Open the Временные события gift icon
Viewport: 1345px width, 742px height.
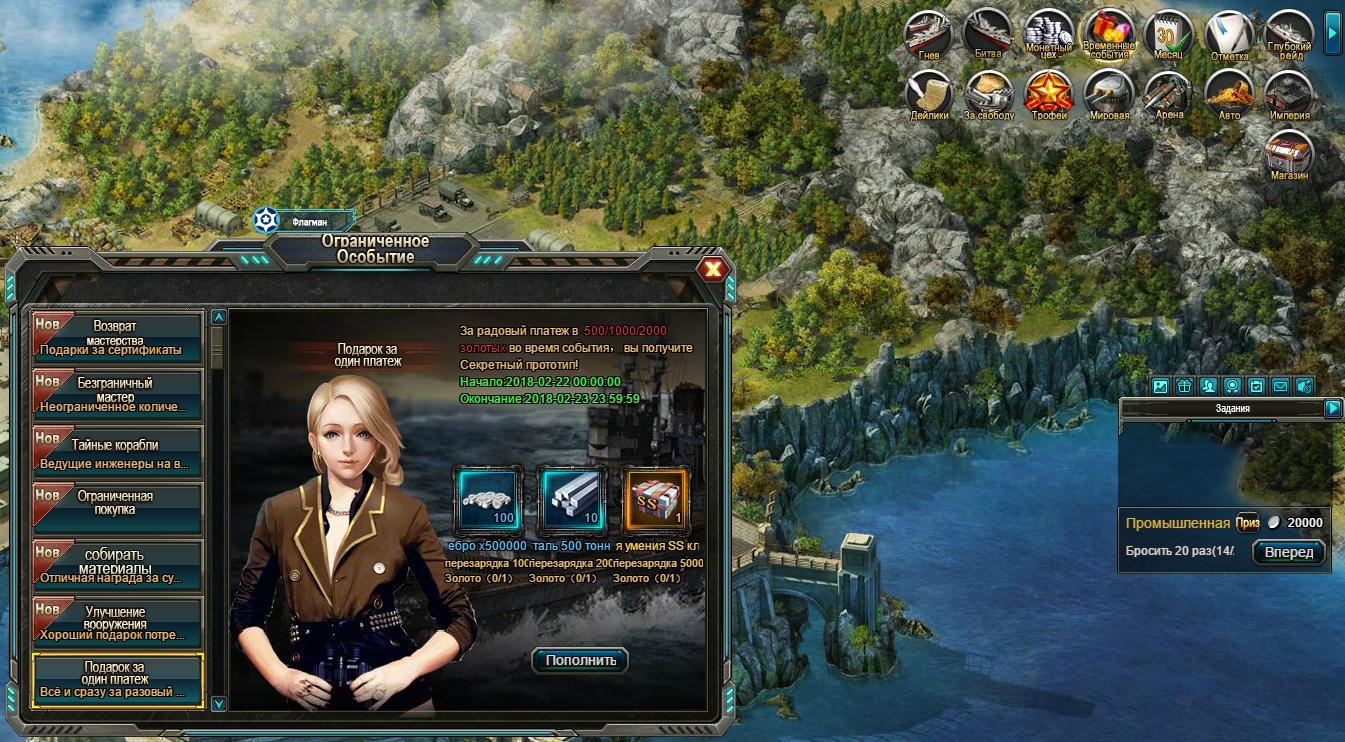click(x=1108, y=34)
